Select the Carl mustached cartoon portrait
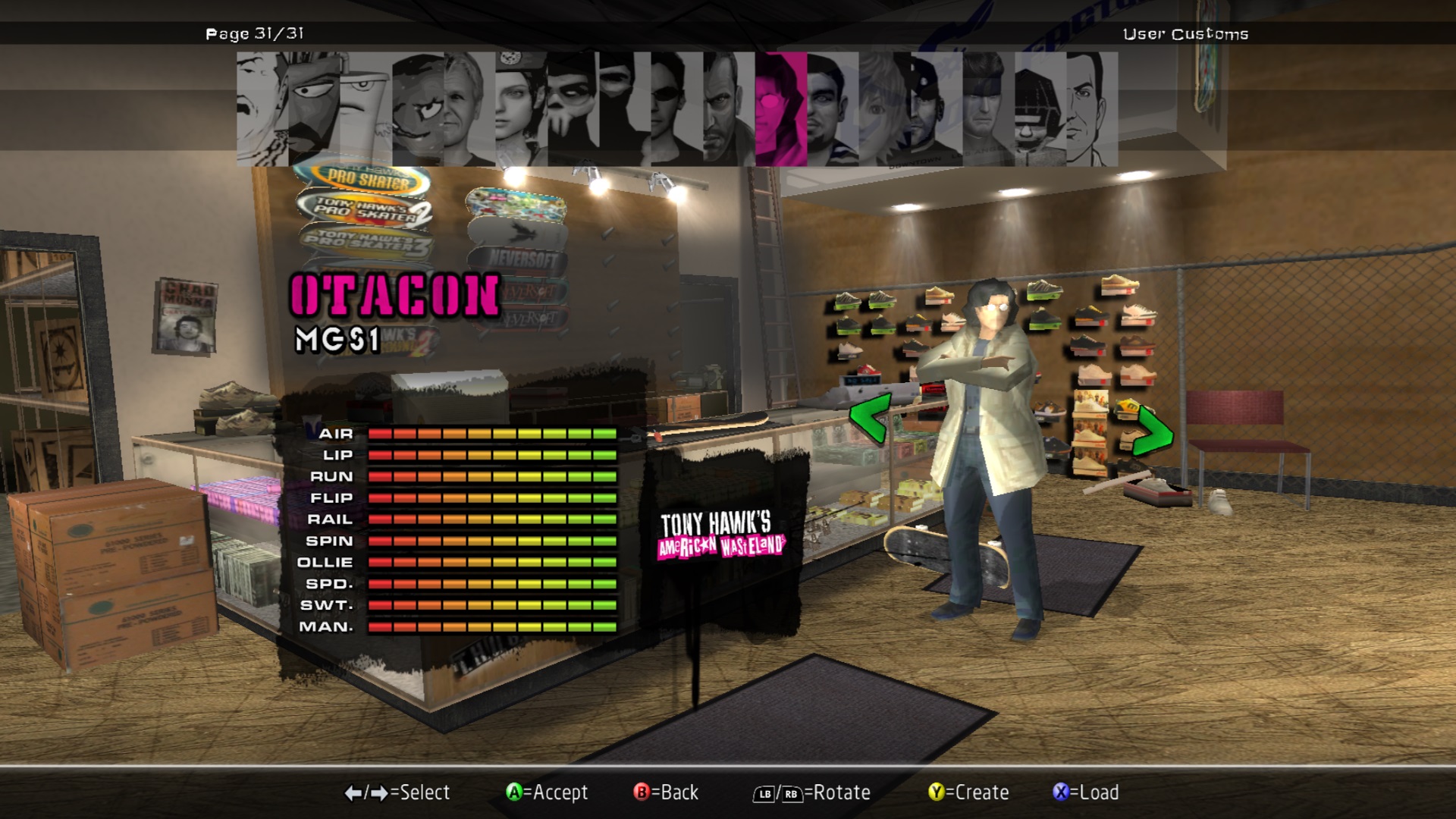 tap(262, 109)
